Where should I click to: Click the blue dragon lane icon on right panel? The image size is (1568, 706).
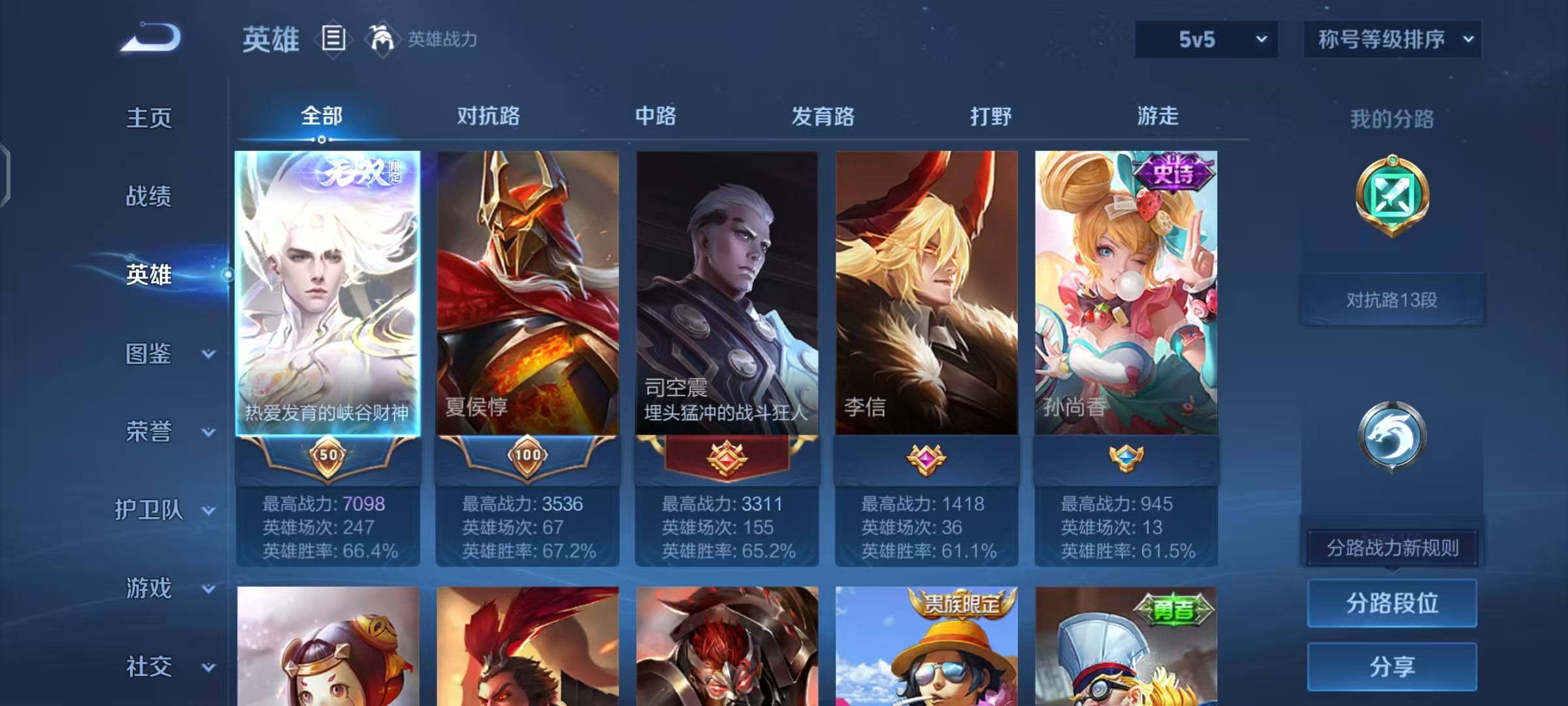click(x=1393, y=435)
